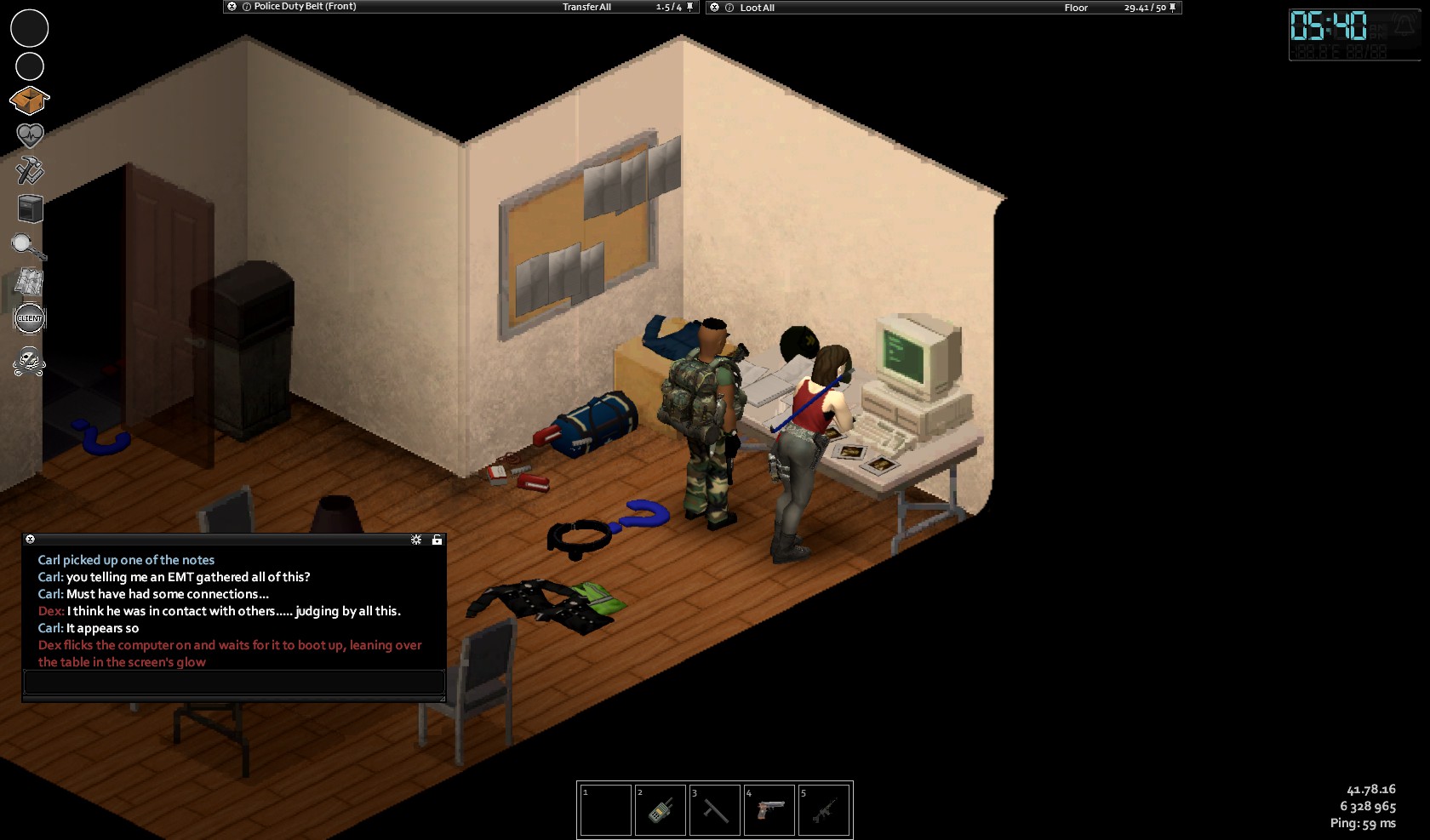Close the chat window
The image size is (1430, 840).
pos(30,540)
